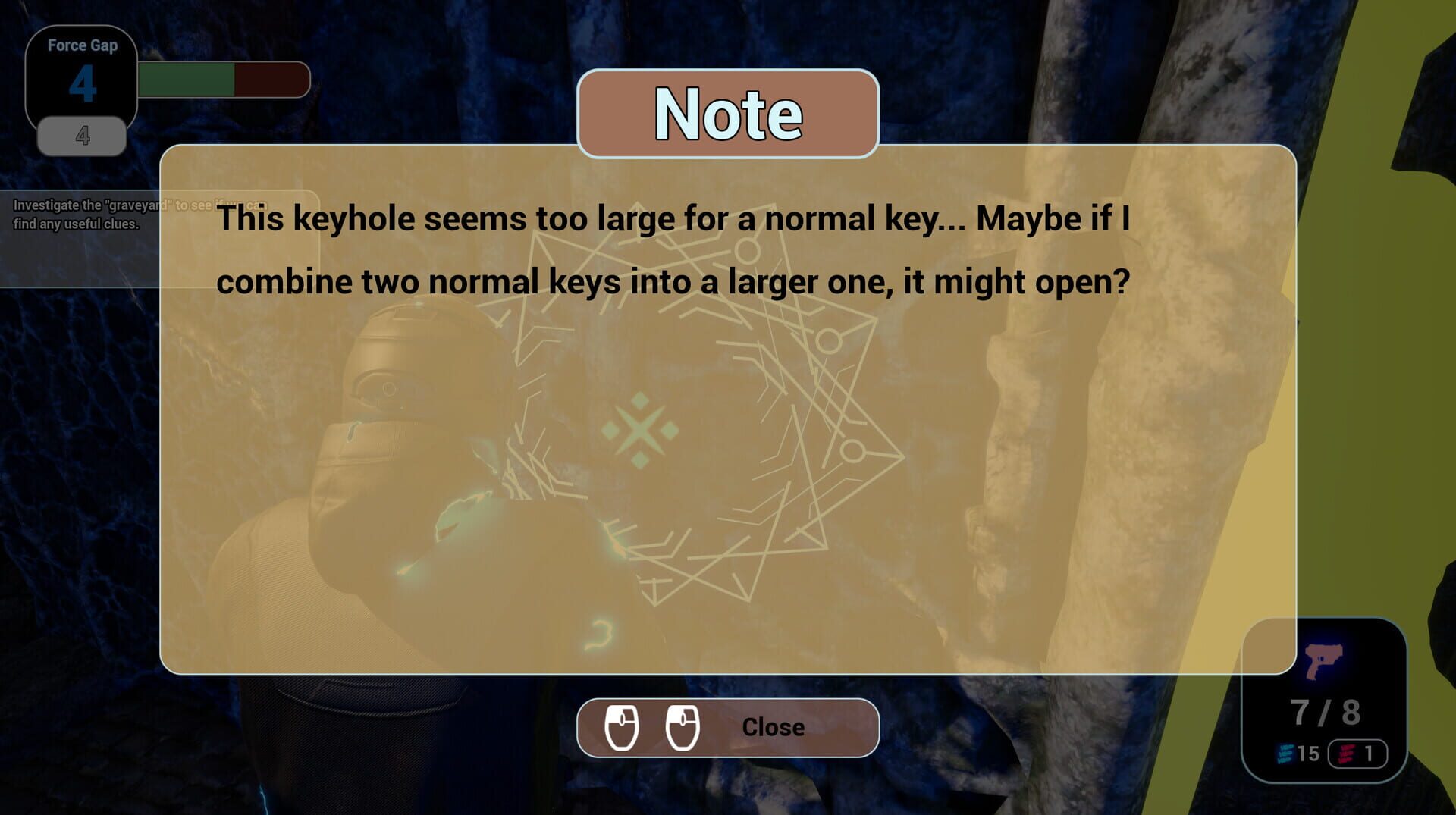
Task: Toggle the gray level indicator showing 4
Action: [82, 136]
